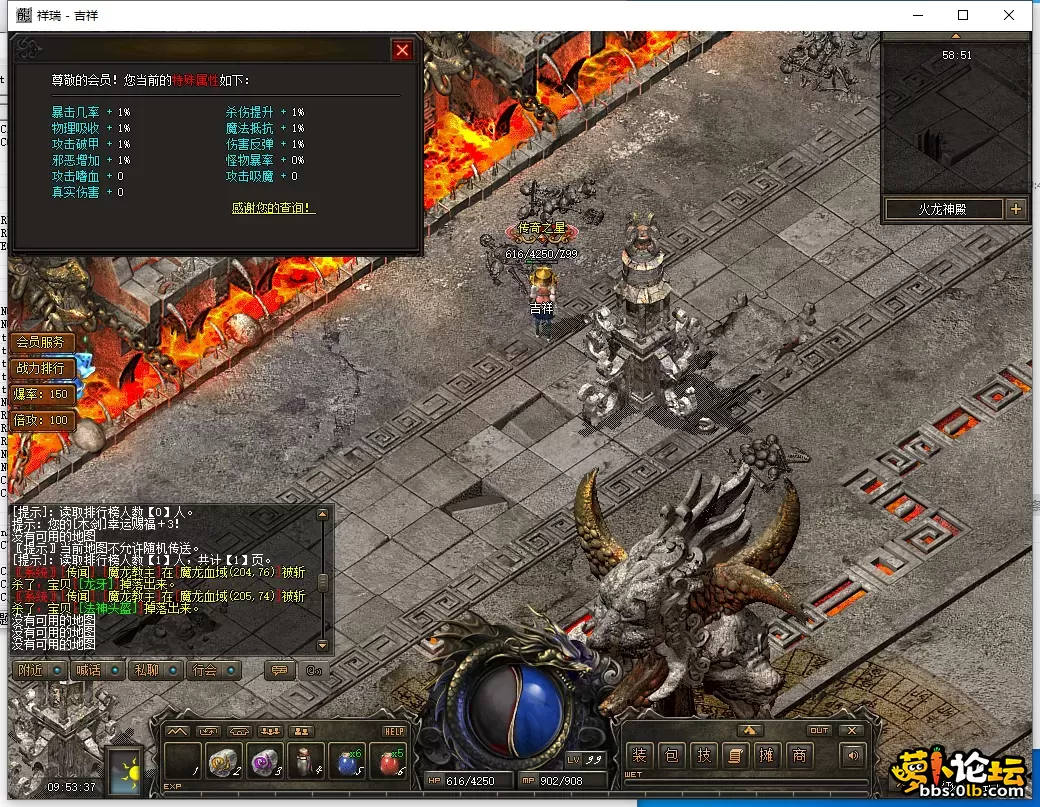Use the purple spiral scroll in slot 3
Image resolution: width=1040 pixels, height=807 pixels.
[x=266, y=762]
